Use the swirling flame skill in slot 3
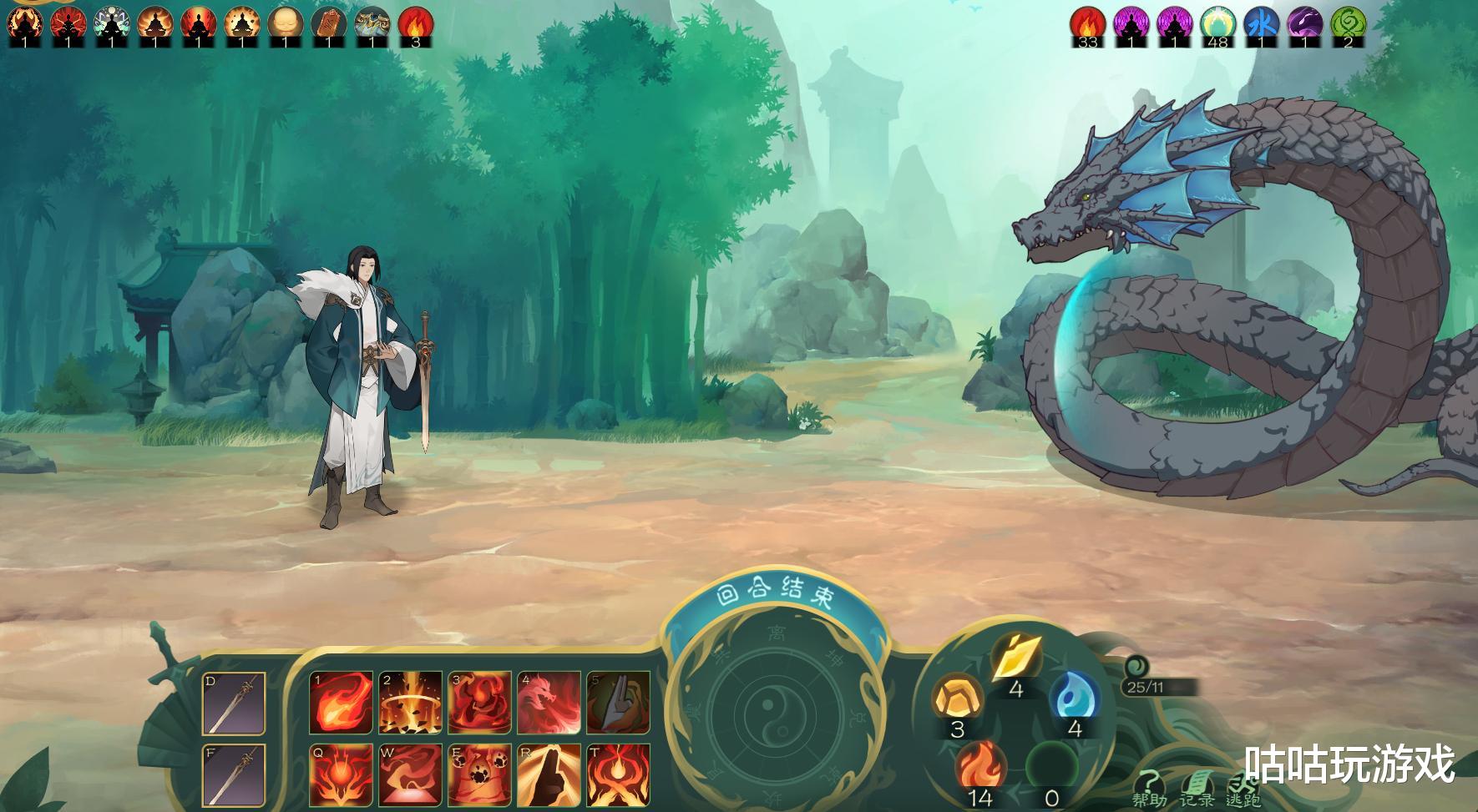Screen dimensions: 1478x812 (479, 703)
